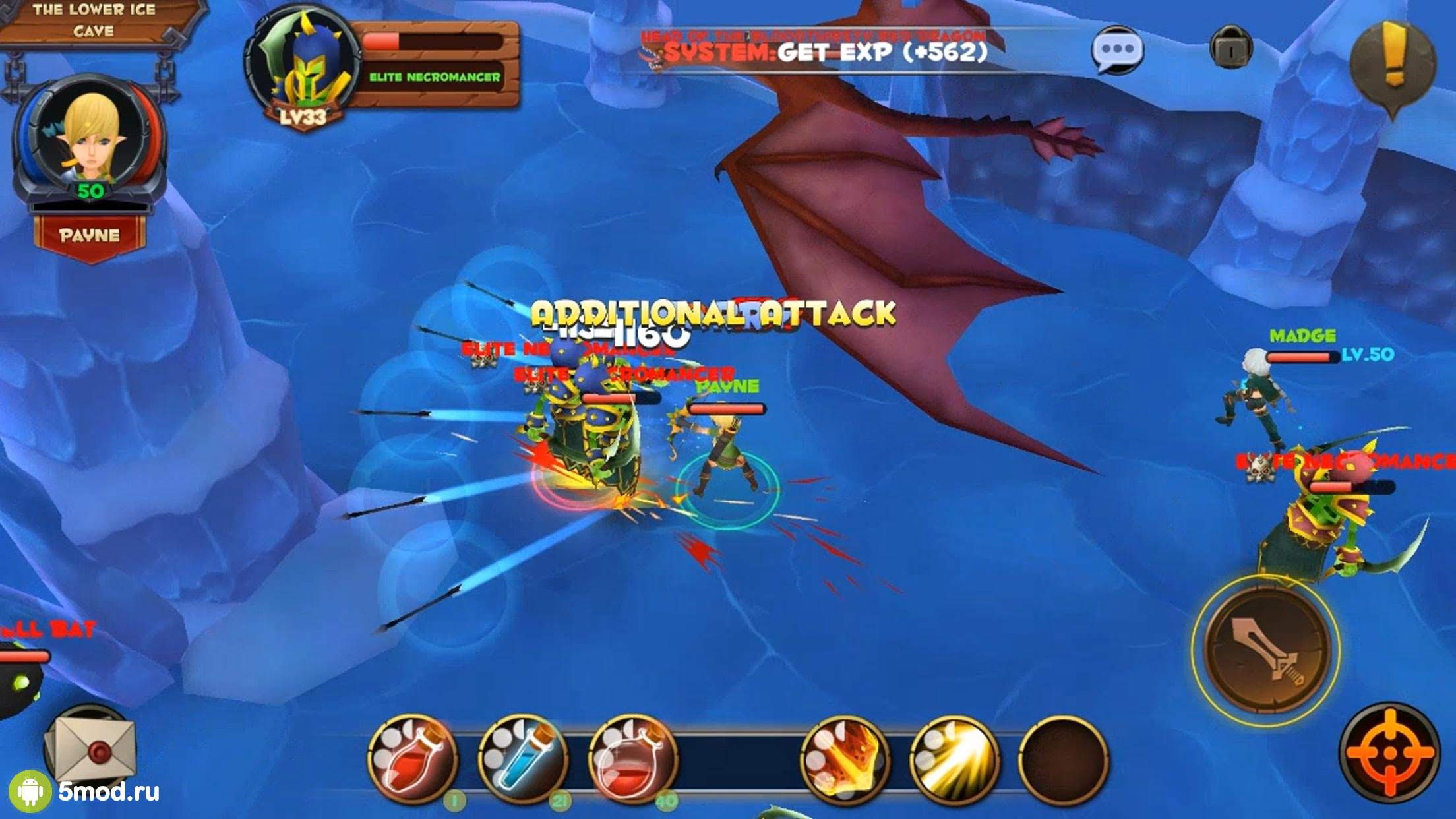Activate the fiery arrow skill
Screen dimensions: 1456x819
[846, 758]
